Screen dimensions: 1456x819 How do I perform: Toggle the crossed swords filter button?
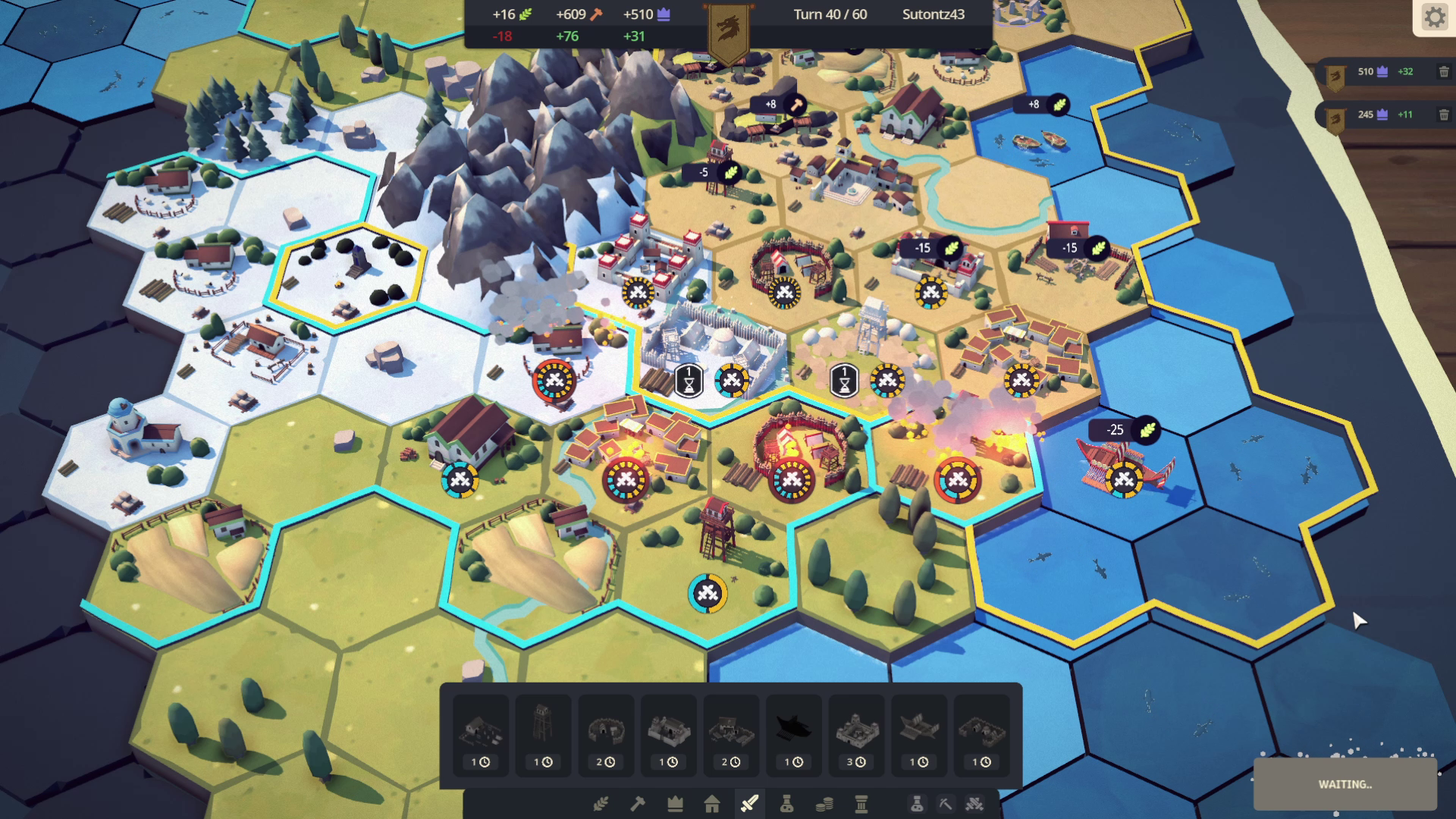pyautogui.click(x=974, y=804)
